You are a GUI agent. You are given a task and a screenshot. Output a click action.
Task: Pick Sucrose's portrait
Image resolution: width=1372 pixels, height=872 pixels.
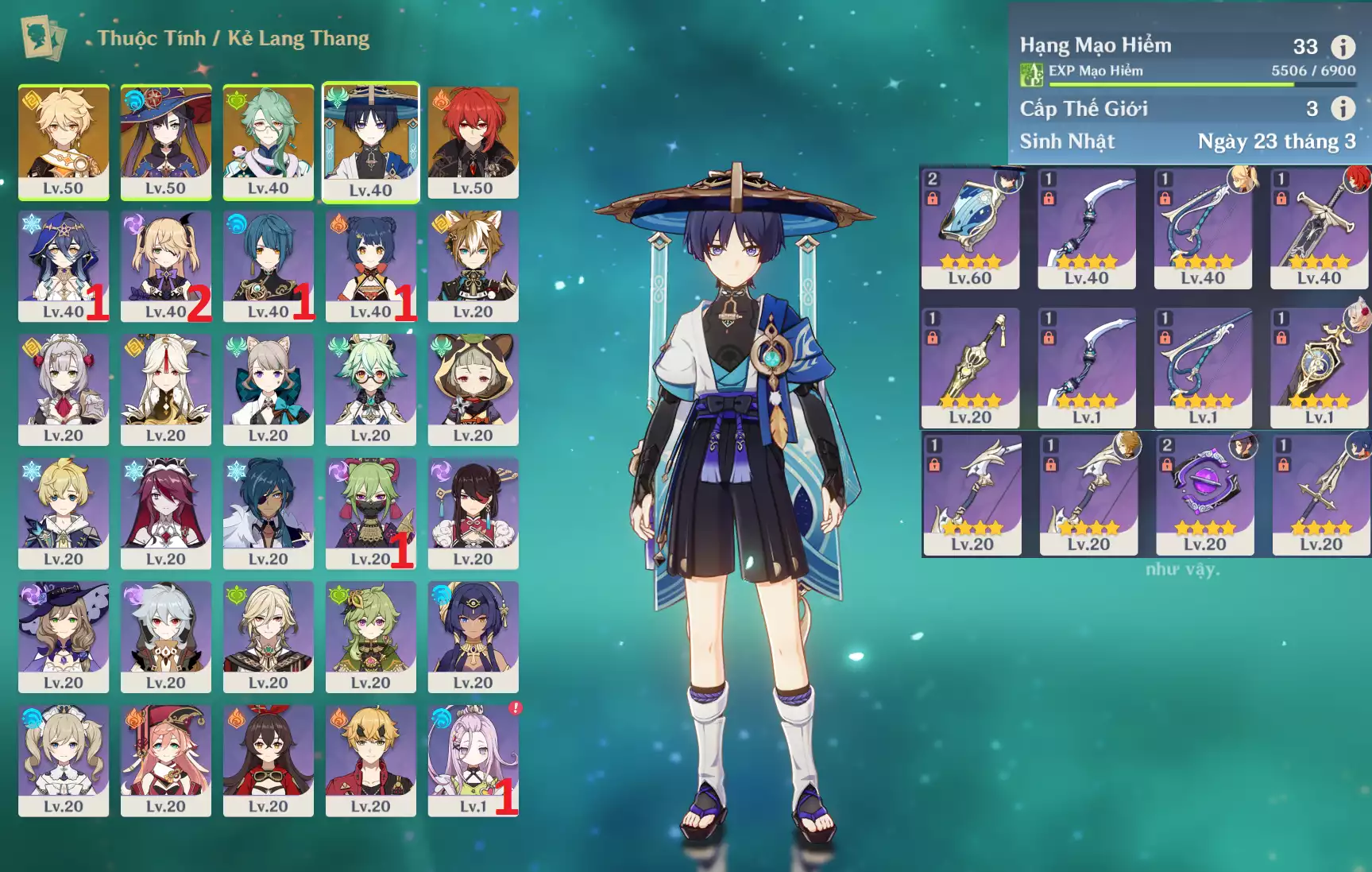click(x=371, y=389)
